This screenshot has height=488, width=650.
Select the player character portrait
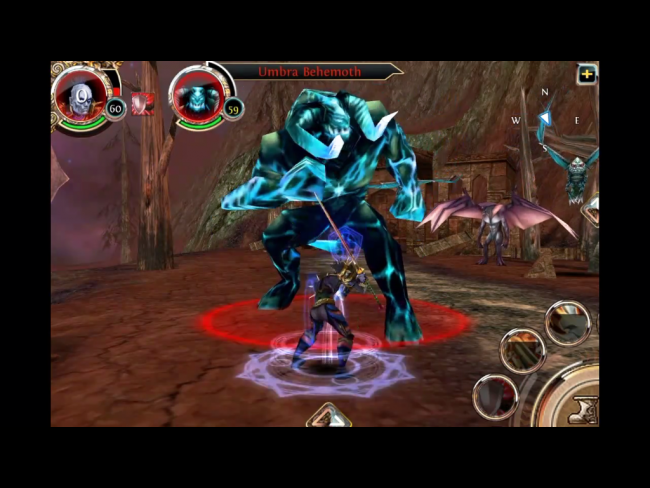(78, 97)
